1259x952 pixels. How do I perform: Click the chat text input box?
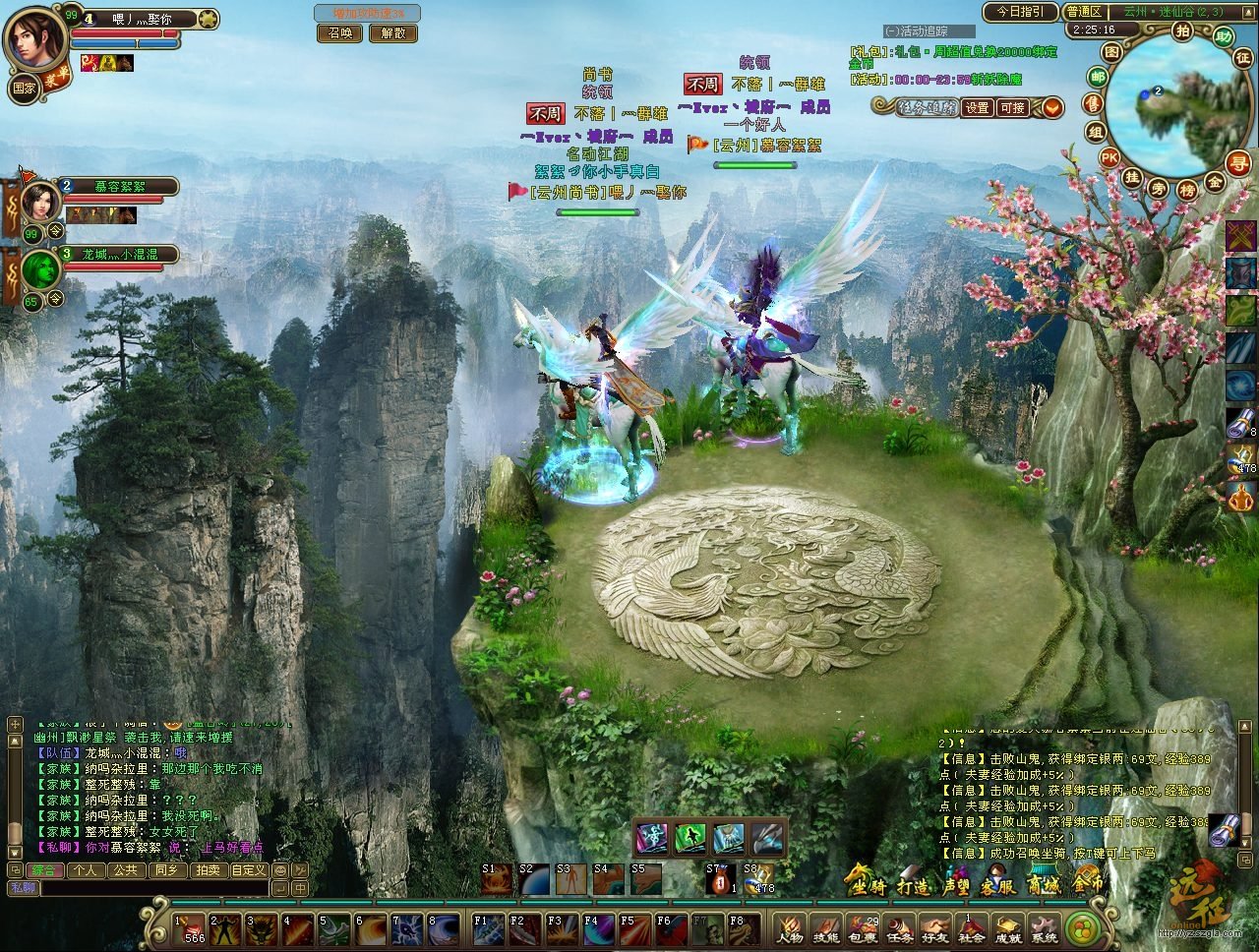(x=152, y=888)
